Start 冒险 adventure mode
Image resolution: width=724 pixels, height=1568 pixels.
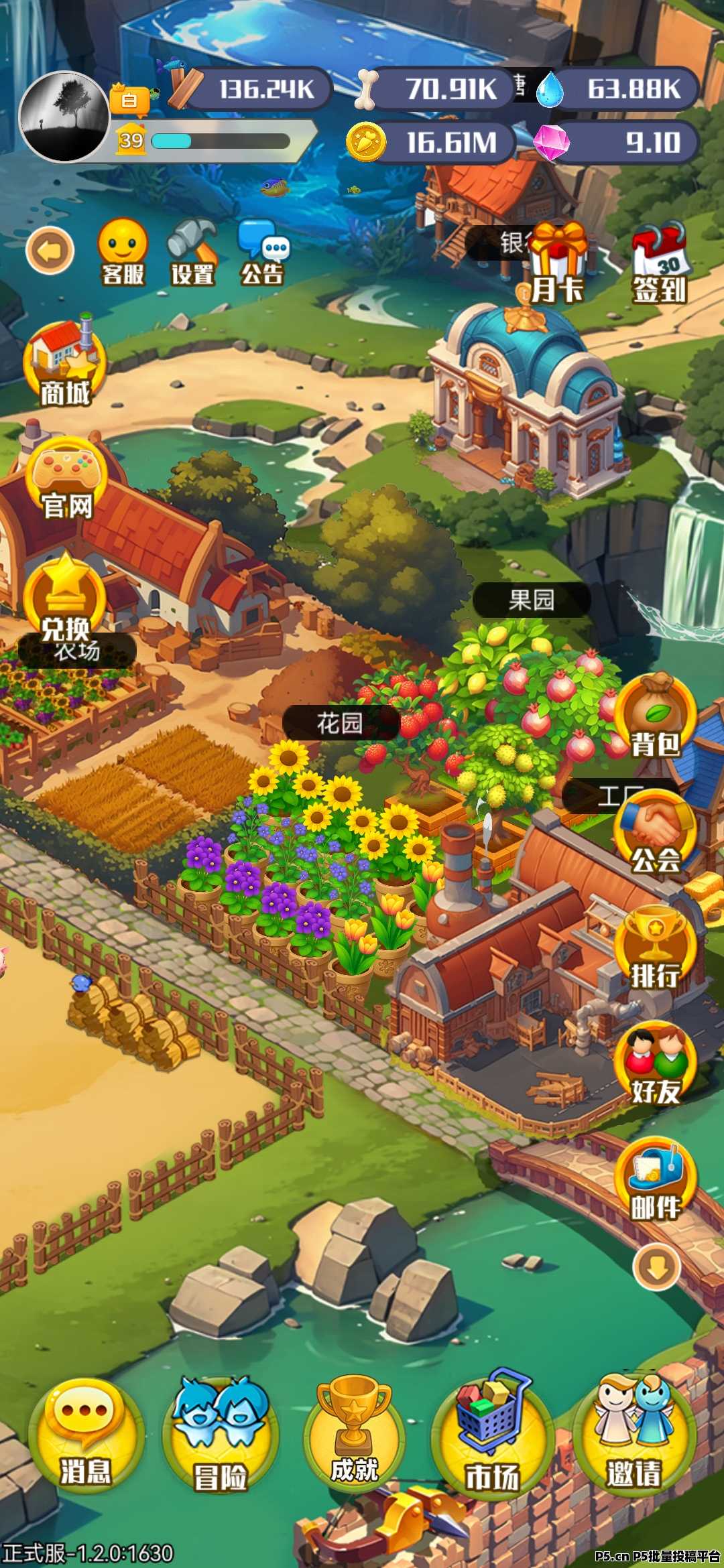[x=221, y=1435]
